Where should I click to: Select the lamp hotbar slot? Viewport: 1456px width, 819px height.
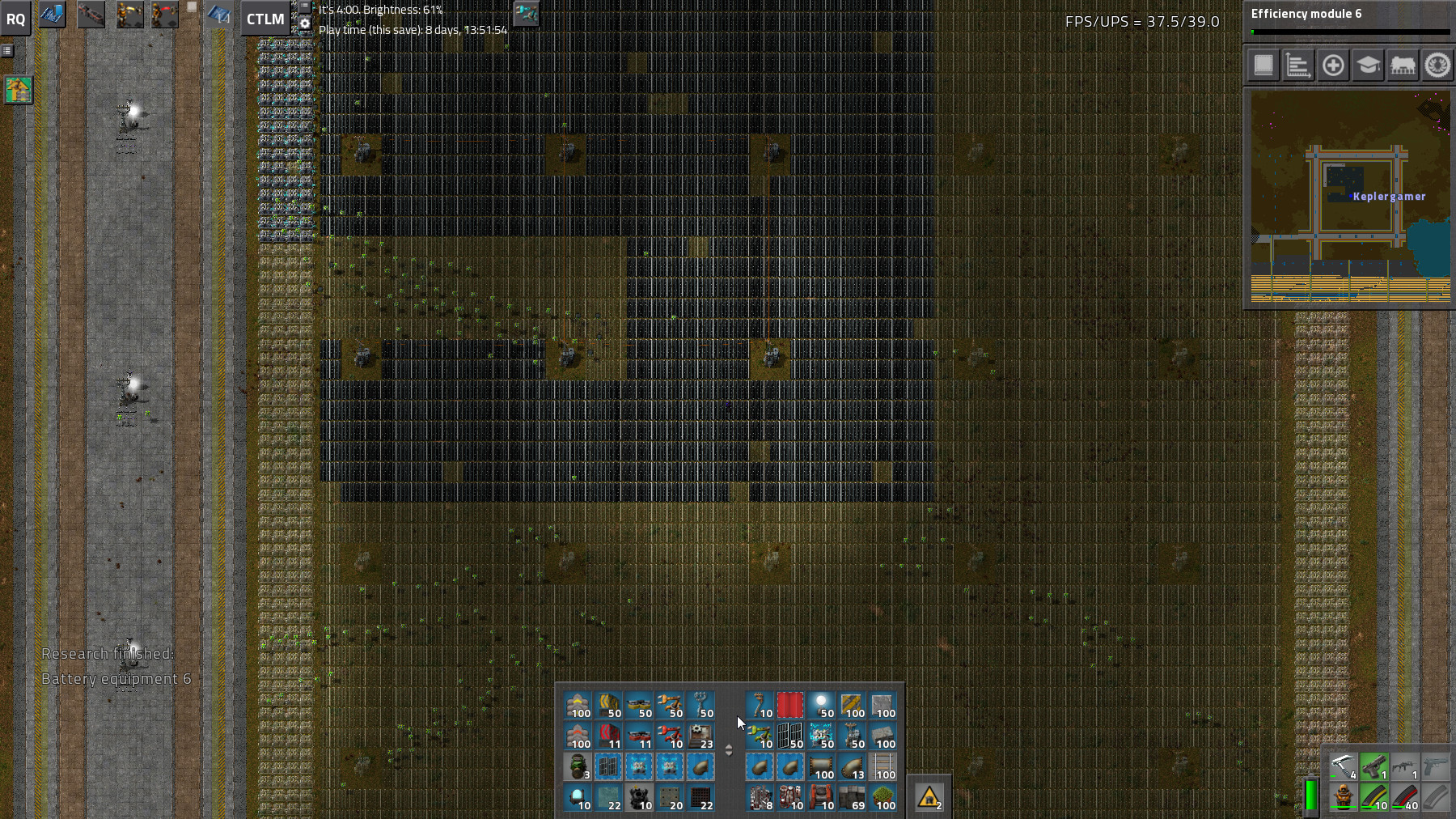pyautogui.click(x=821, y=706)
